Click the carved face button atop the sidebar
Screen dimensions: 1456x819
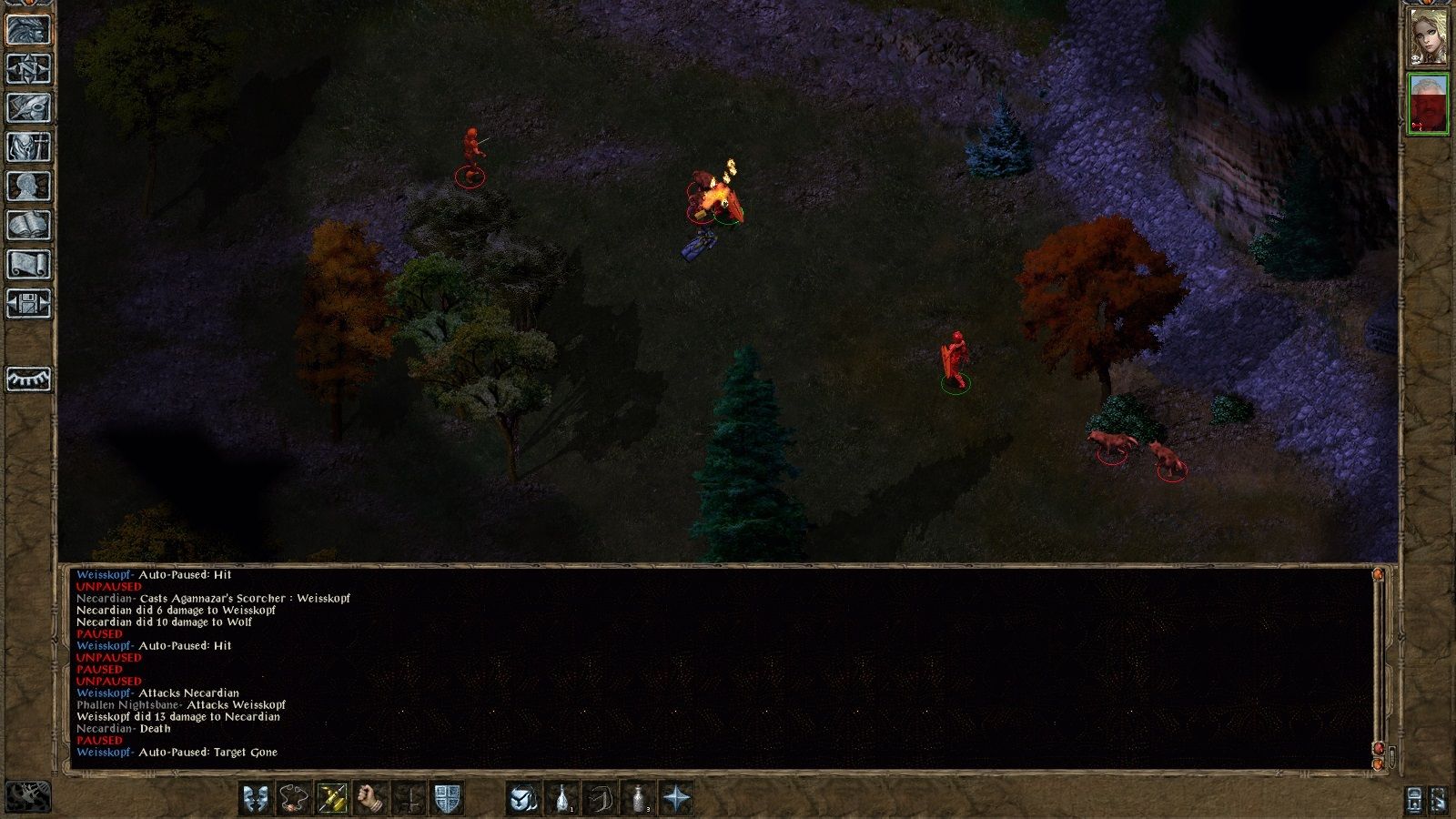pyautogui.click(x=28, y=29)
